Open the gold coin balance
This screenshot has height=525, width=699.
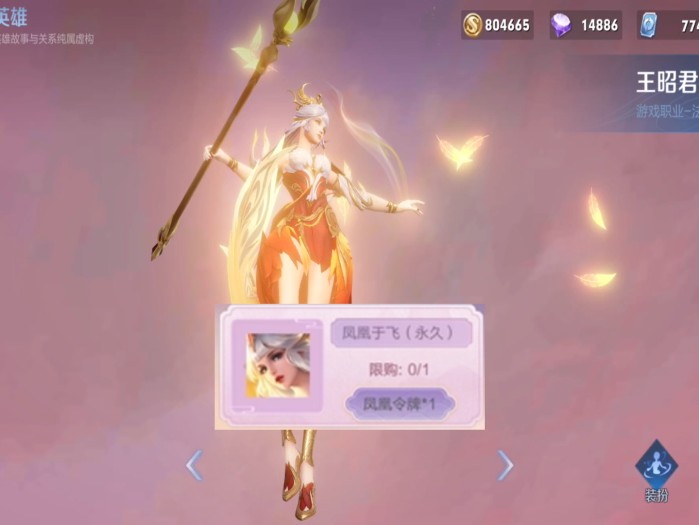tap(497, 25)
